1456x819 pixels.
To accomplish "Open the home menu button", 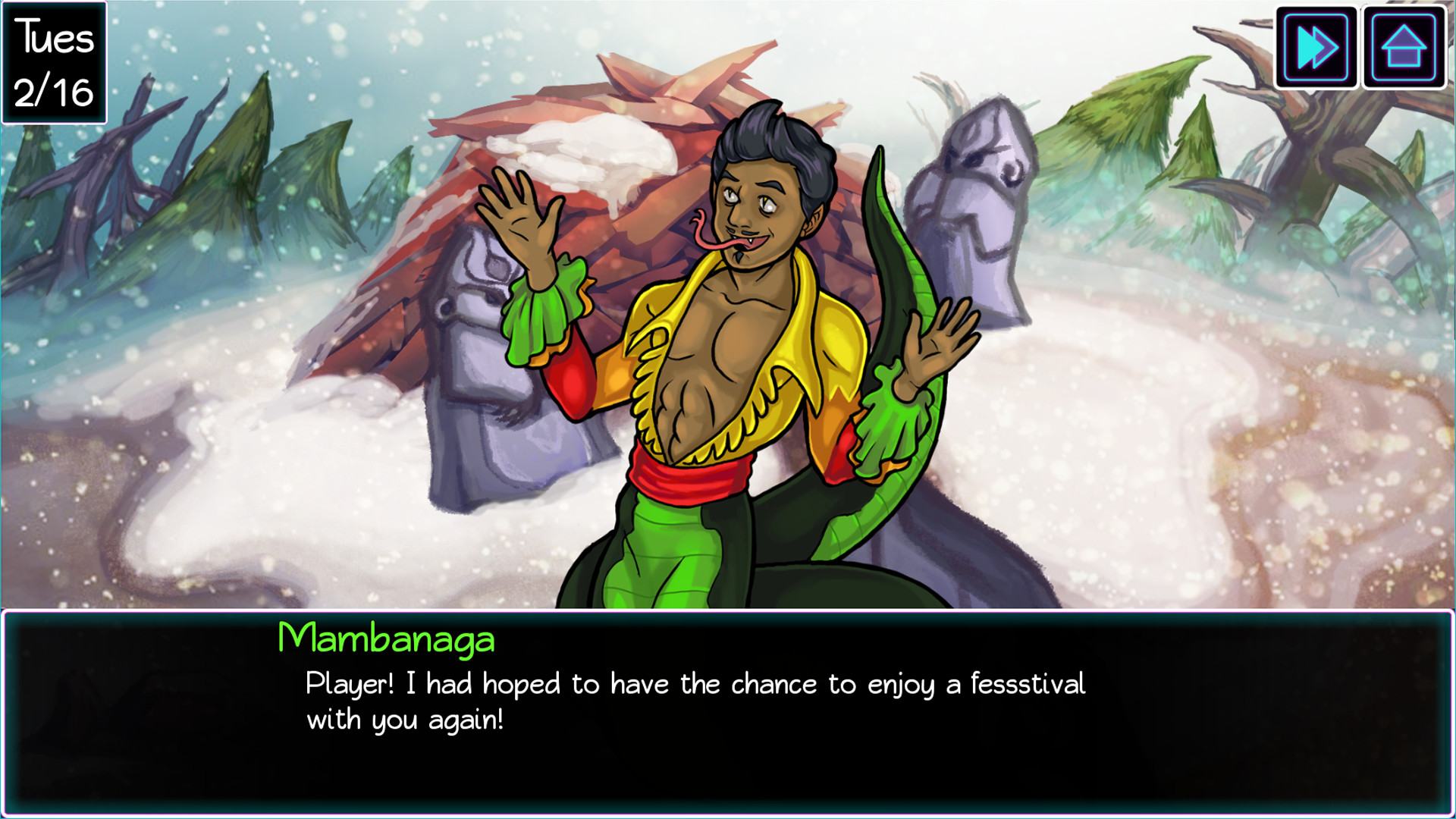I will 1404,48.
